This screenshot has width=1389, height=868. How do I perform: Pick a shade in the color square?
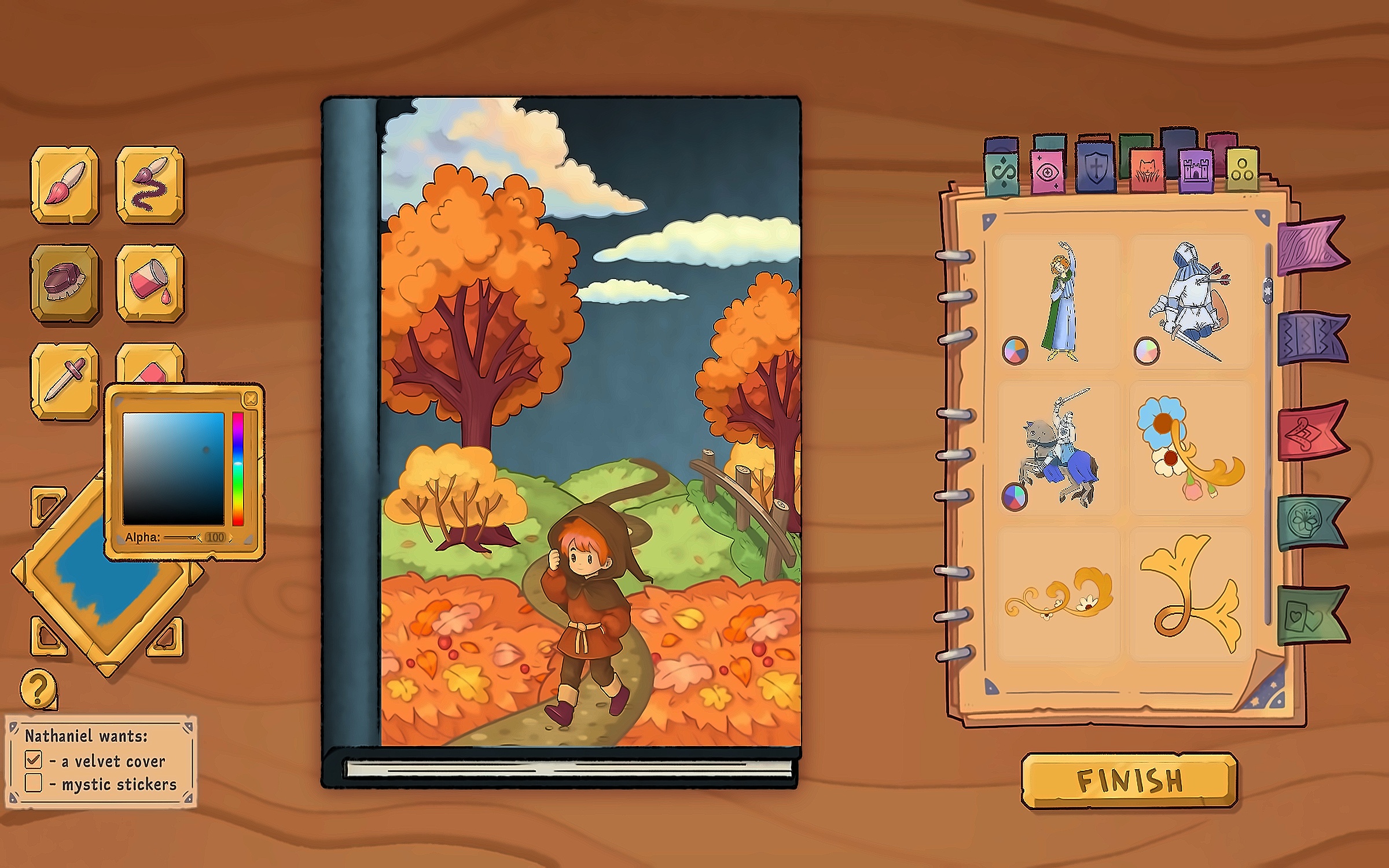click(173, 469)
